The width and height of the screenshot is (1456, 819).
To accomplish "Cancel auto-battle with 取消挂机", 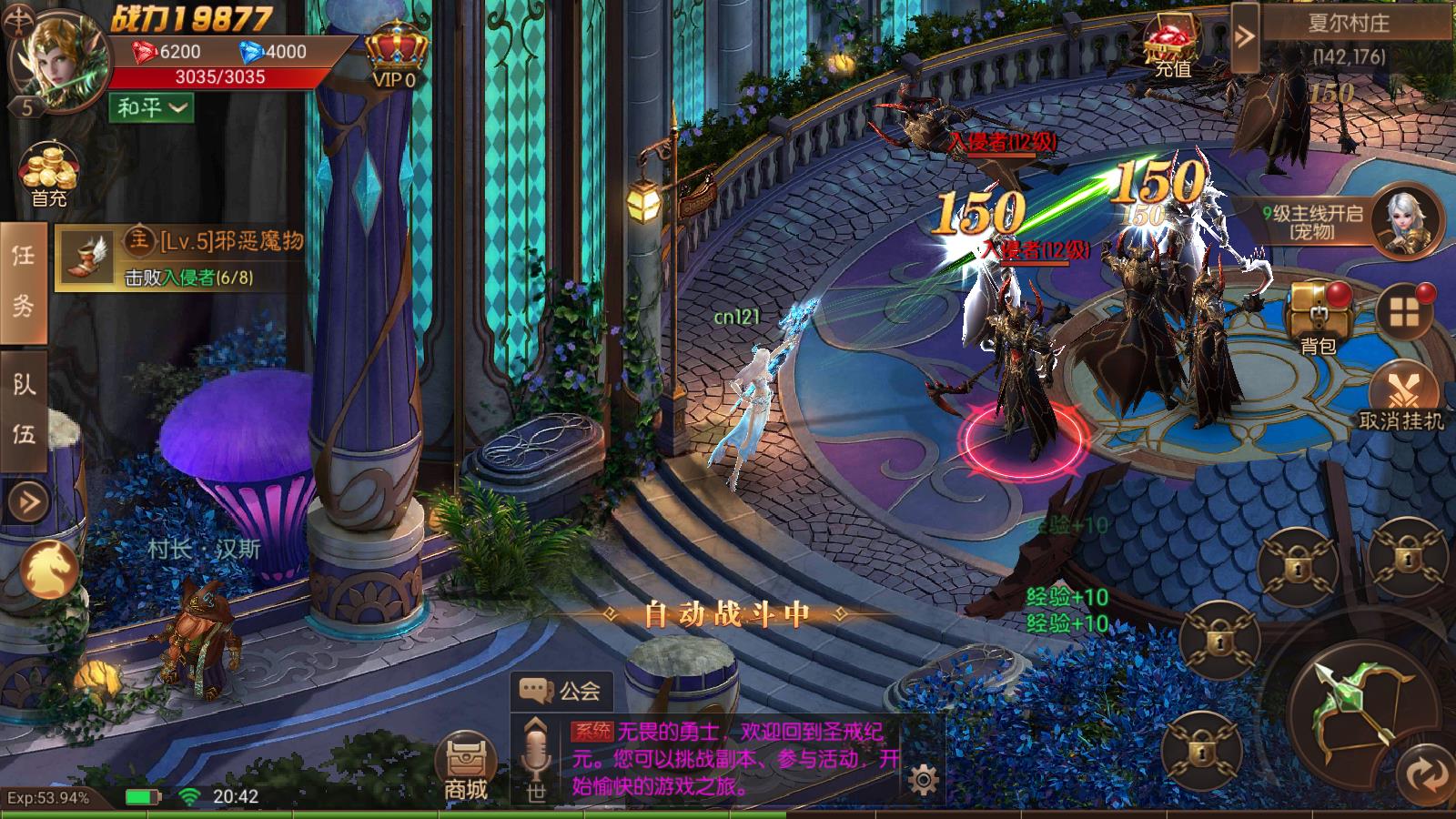I will click(1401, 396).
